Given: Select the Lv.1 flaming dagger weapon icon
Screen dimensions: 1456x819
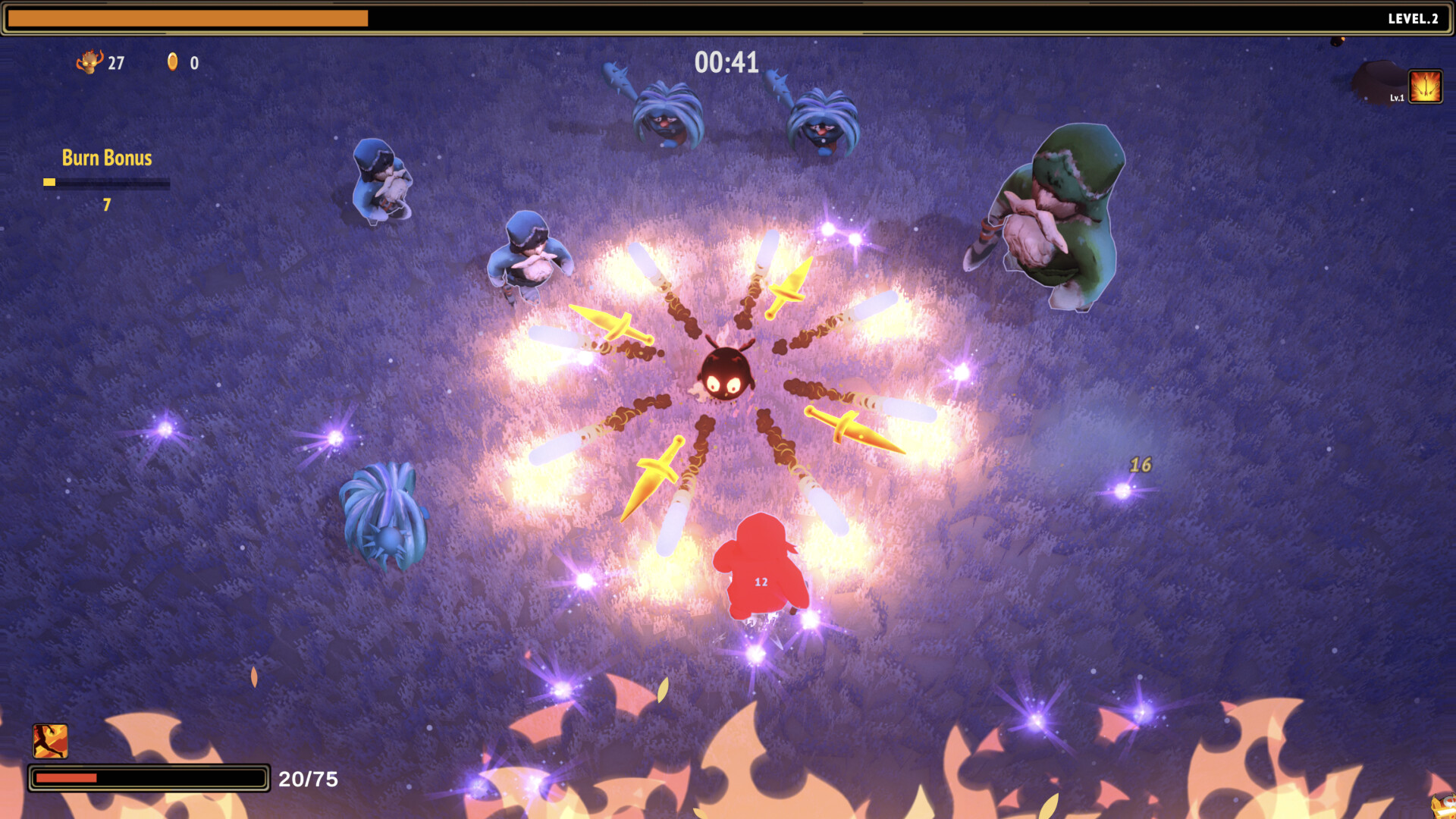Looking at the screenshot, I should 1426,86.
